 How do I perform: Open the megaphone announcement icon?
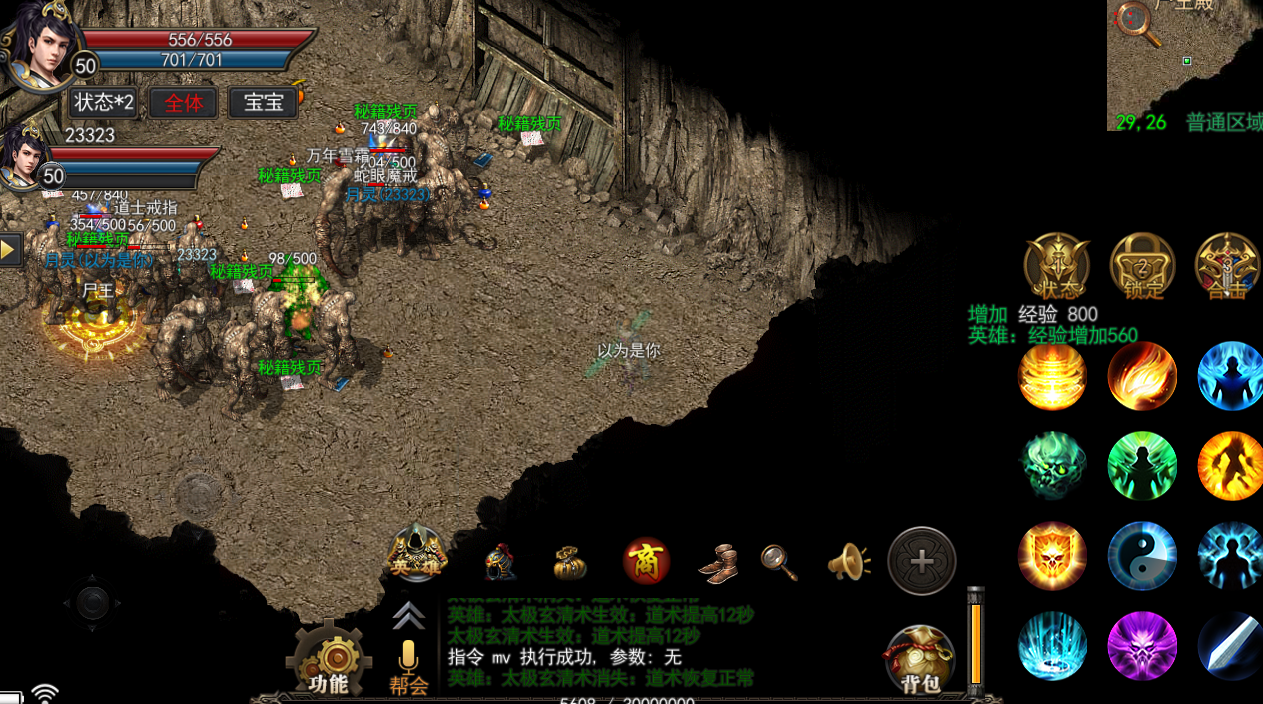(848, 562)
